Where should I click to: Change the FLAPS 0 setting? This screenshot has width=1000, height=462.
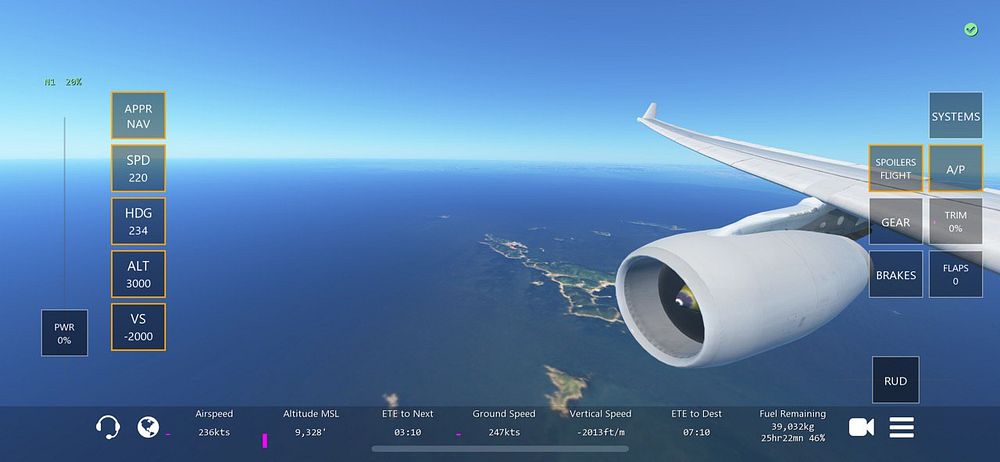click(x=955, y=274)
